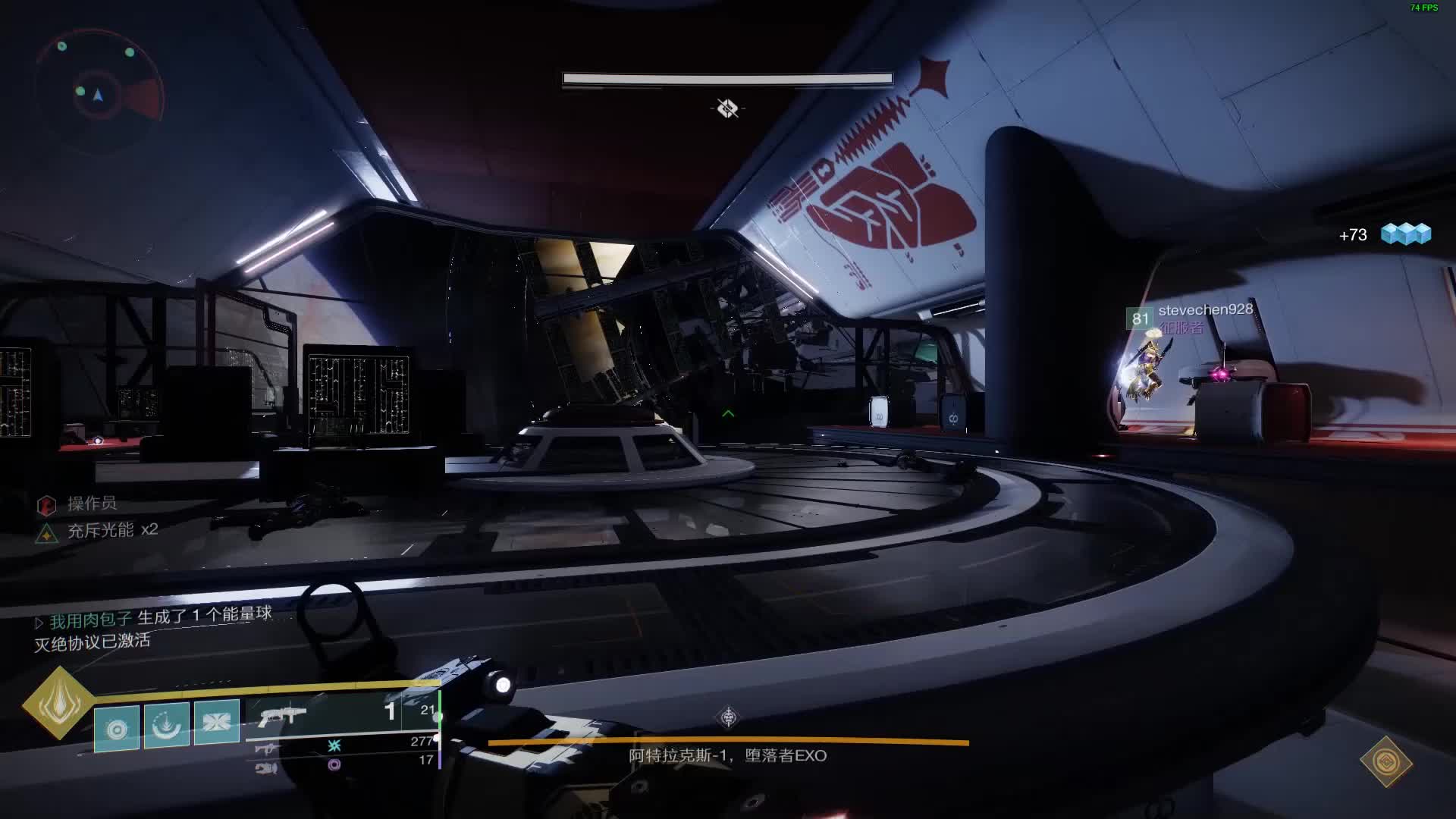The height and width of the screenshot is (819, 1456).
Task: Open the Ghost diamond icon
Action: [1386, 761]
